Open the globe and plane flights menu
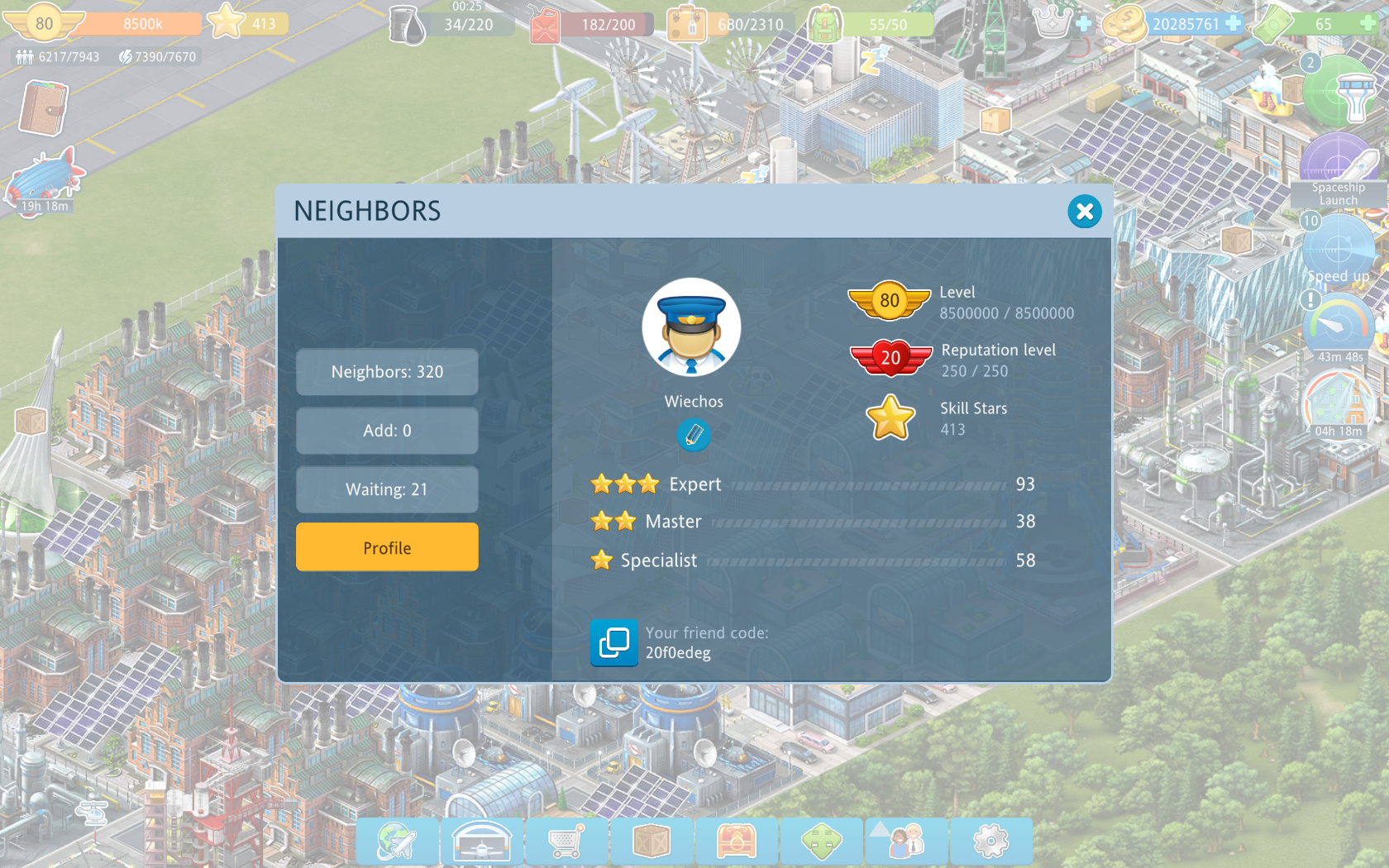1389x868 pixels. 397,842
